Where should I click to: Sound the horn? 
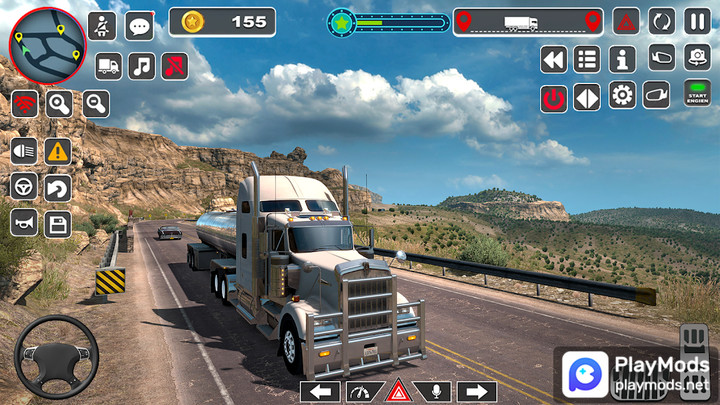pyautogui.click(x=24, y=222)
